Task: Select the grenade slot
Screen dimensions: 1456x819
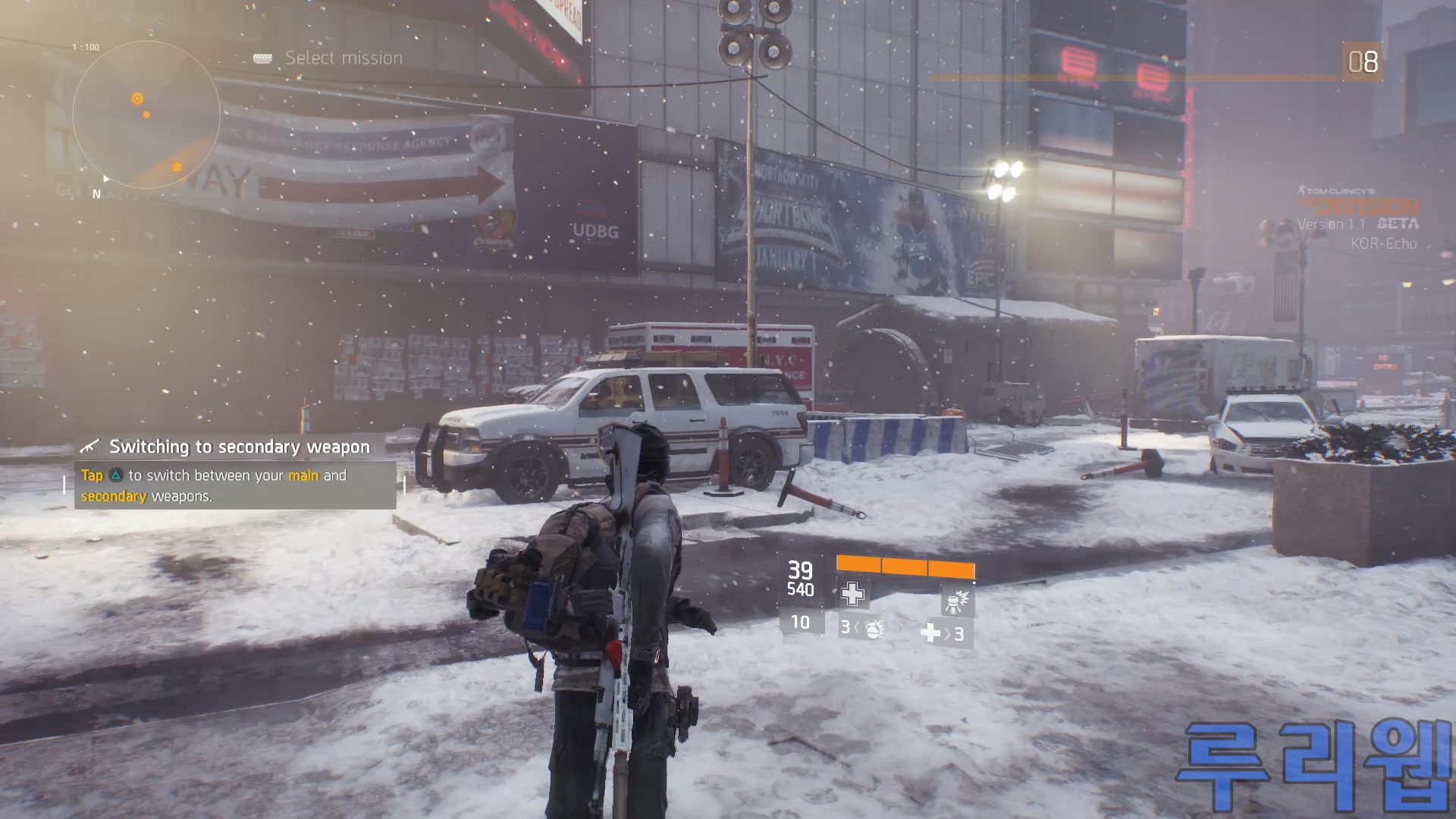Action: tap(863, 629)
